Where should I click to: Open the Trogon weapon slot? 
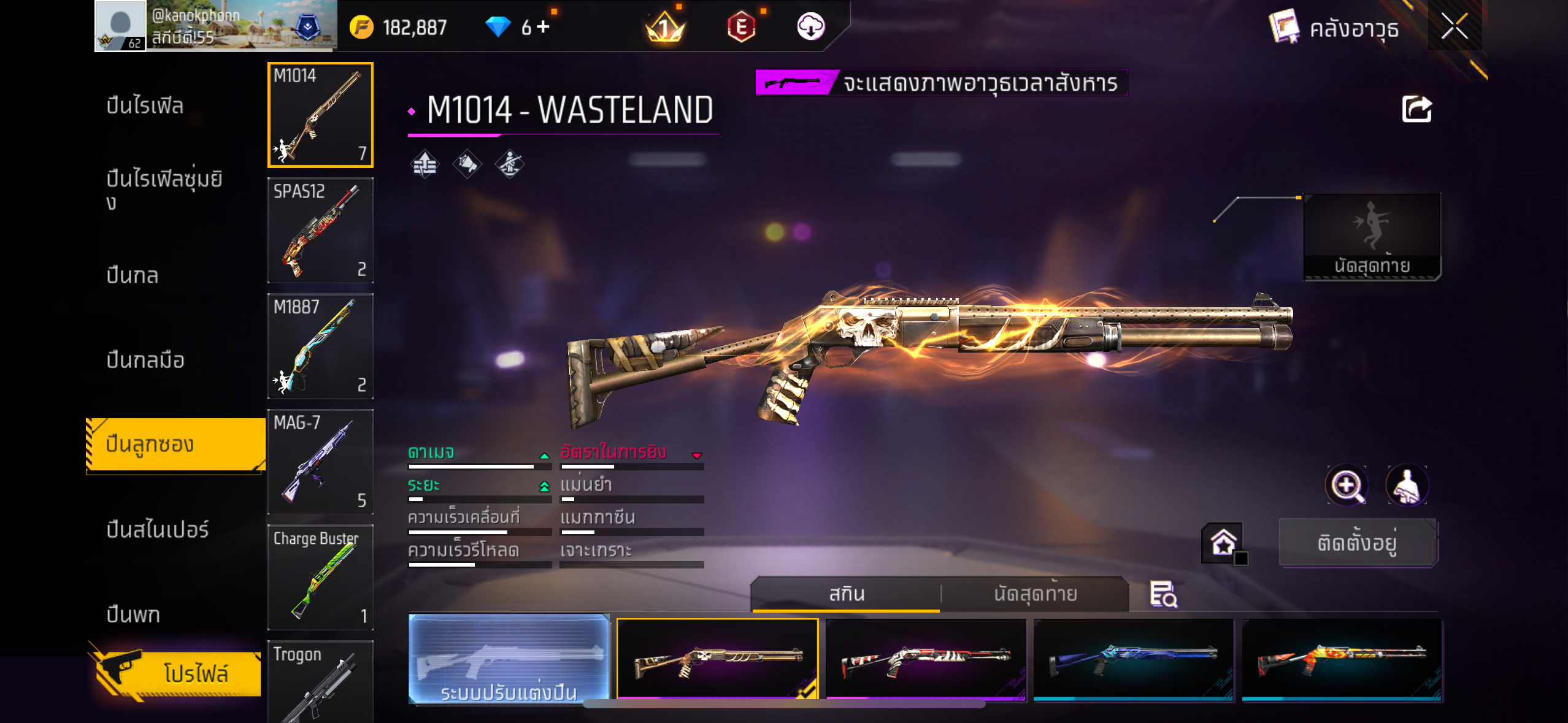pos(320,681)
